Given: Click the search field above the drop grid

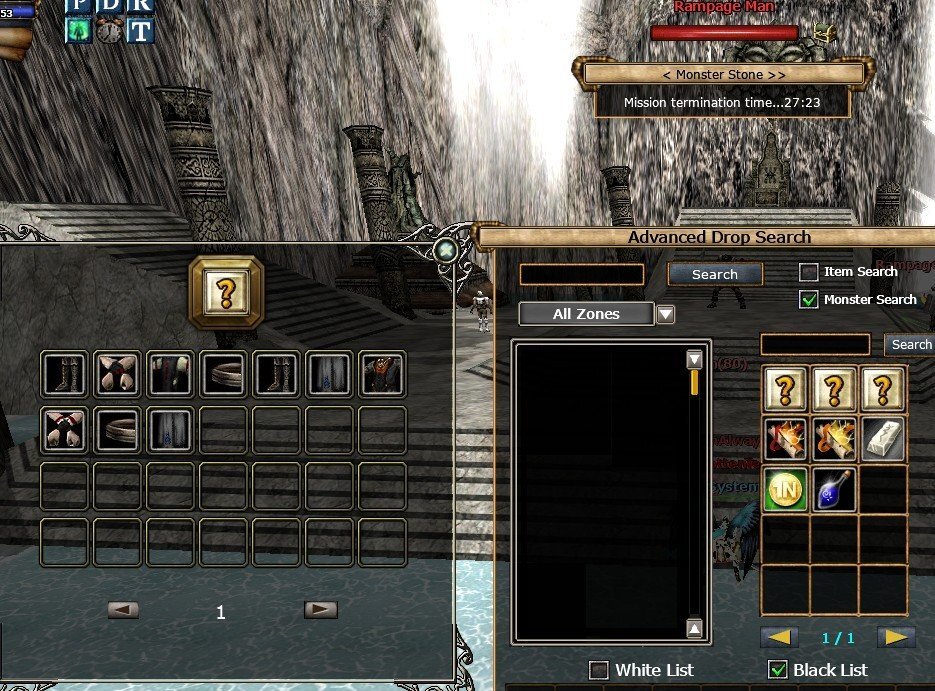Looking at the screenshot, I should click(814, 344).
